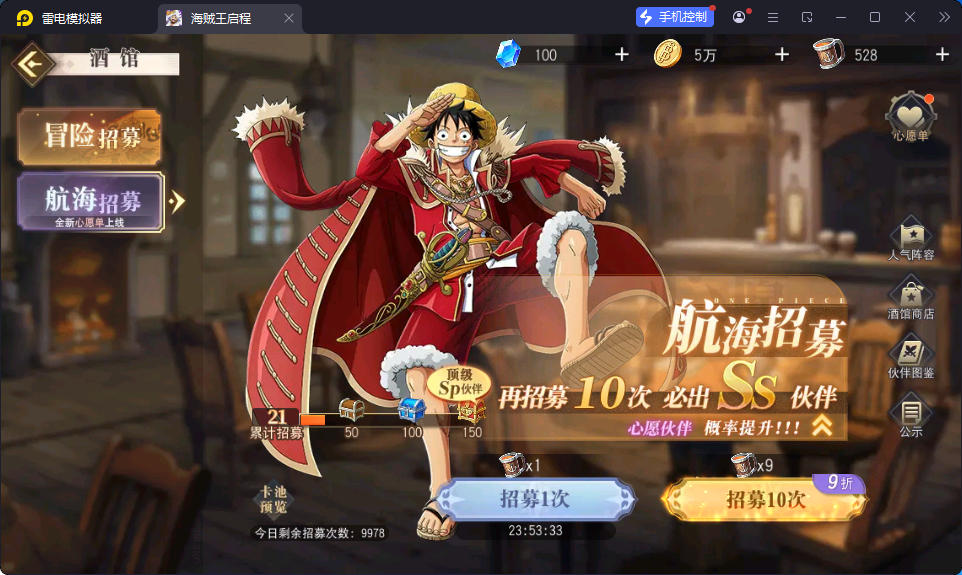Image resolution: width=962 pixels, height=575 pixels.
Task: Open the 伙伴图鉴 partner gallery
Action: tap(910, 357)
